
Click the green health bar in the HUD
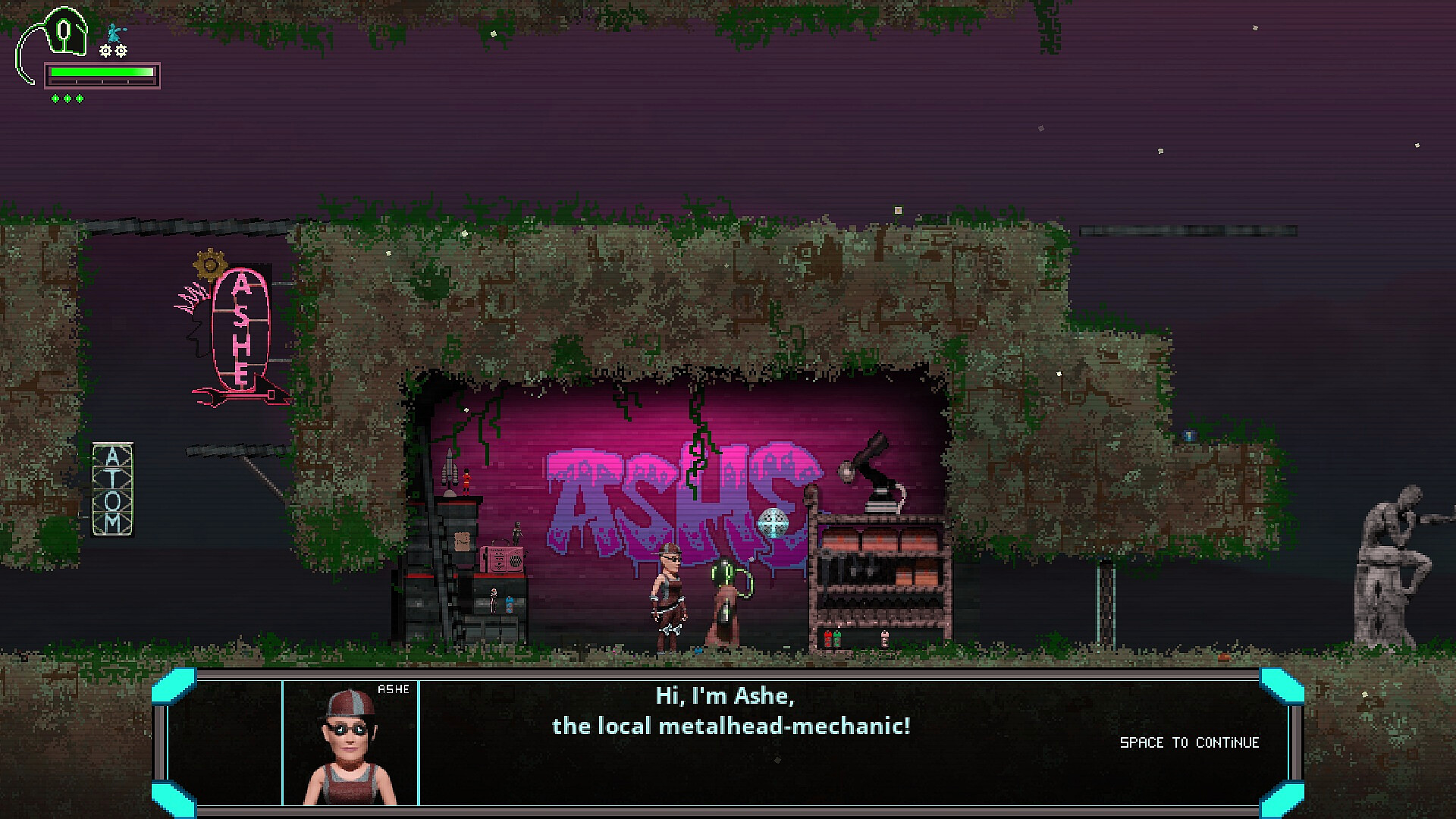(x=101, y=72)
